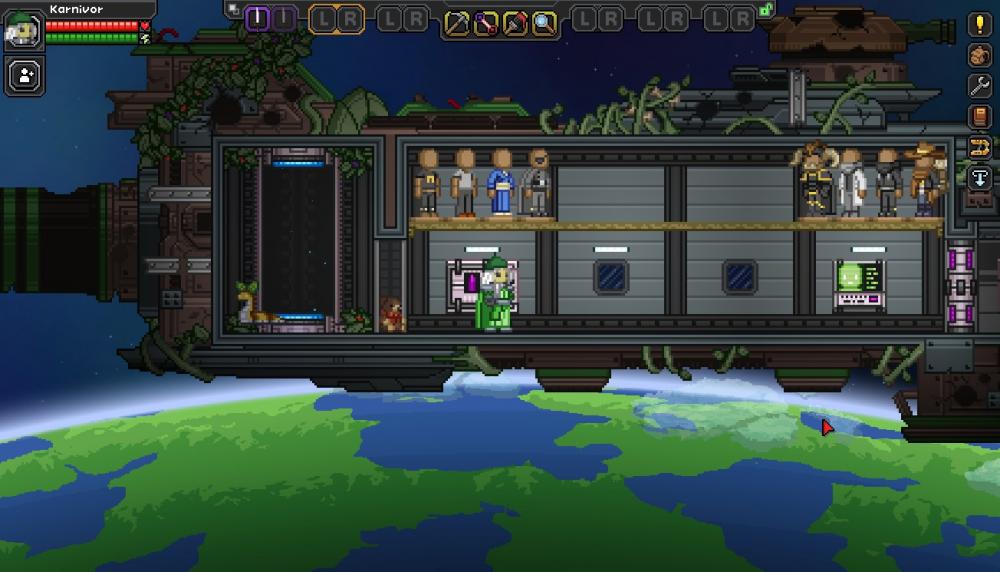Toggle the green hotbar lock icon
Viewport: 1000px width, 572px height.
(x=766, y=9)
